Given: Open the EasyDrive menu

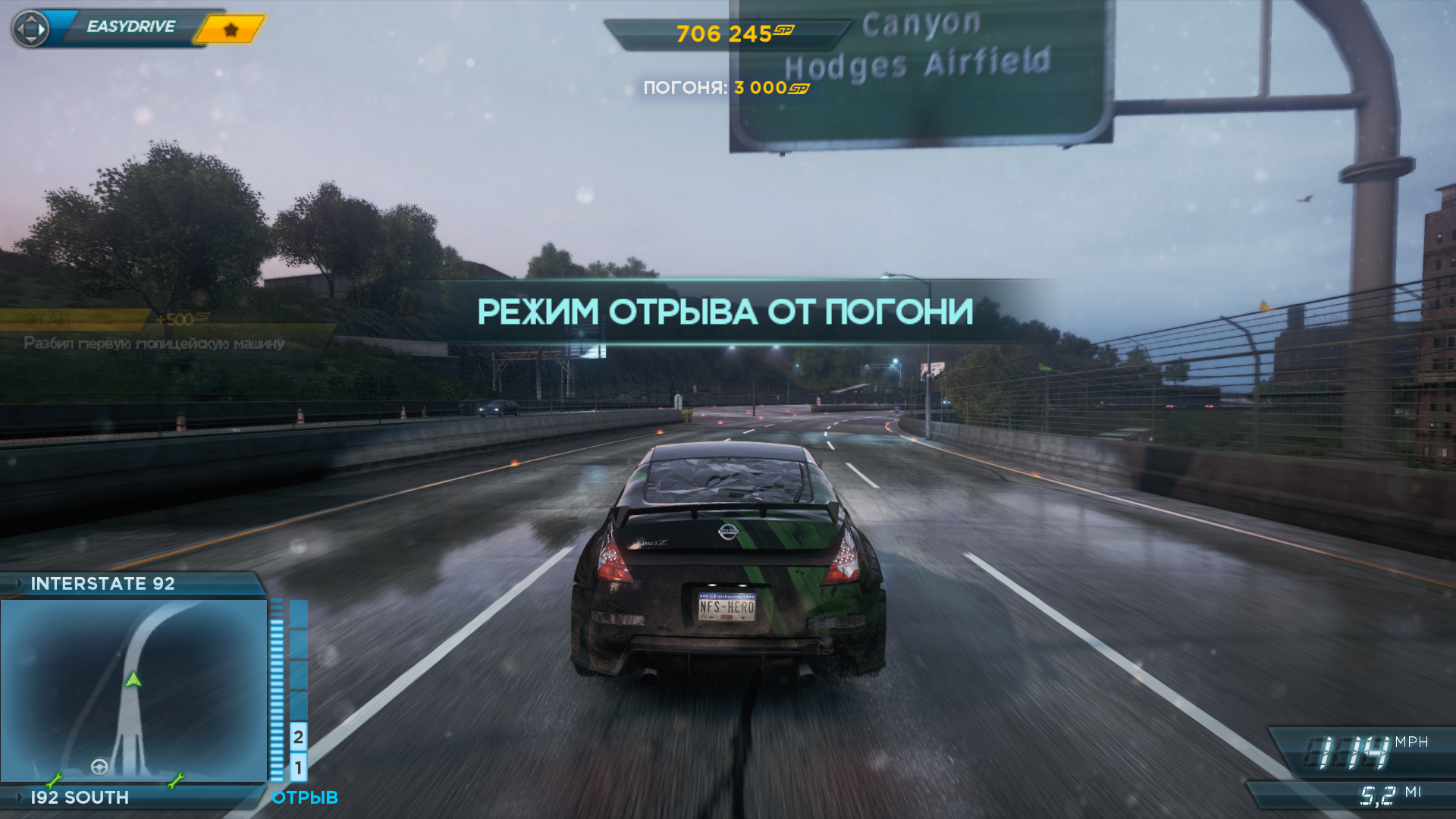Looking at the screenshot, I should [x=130, y=27].
